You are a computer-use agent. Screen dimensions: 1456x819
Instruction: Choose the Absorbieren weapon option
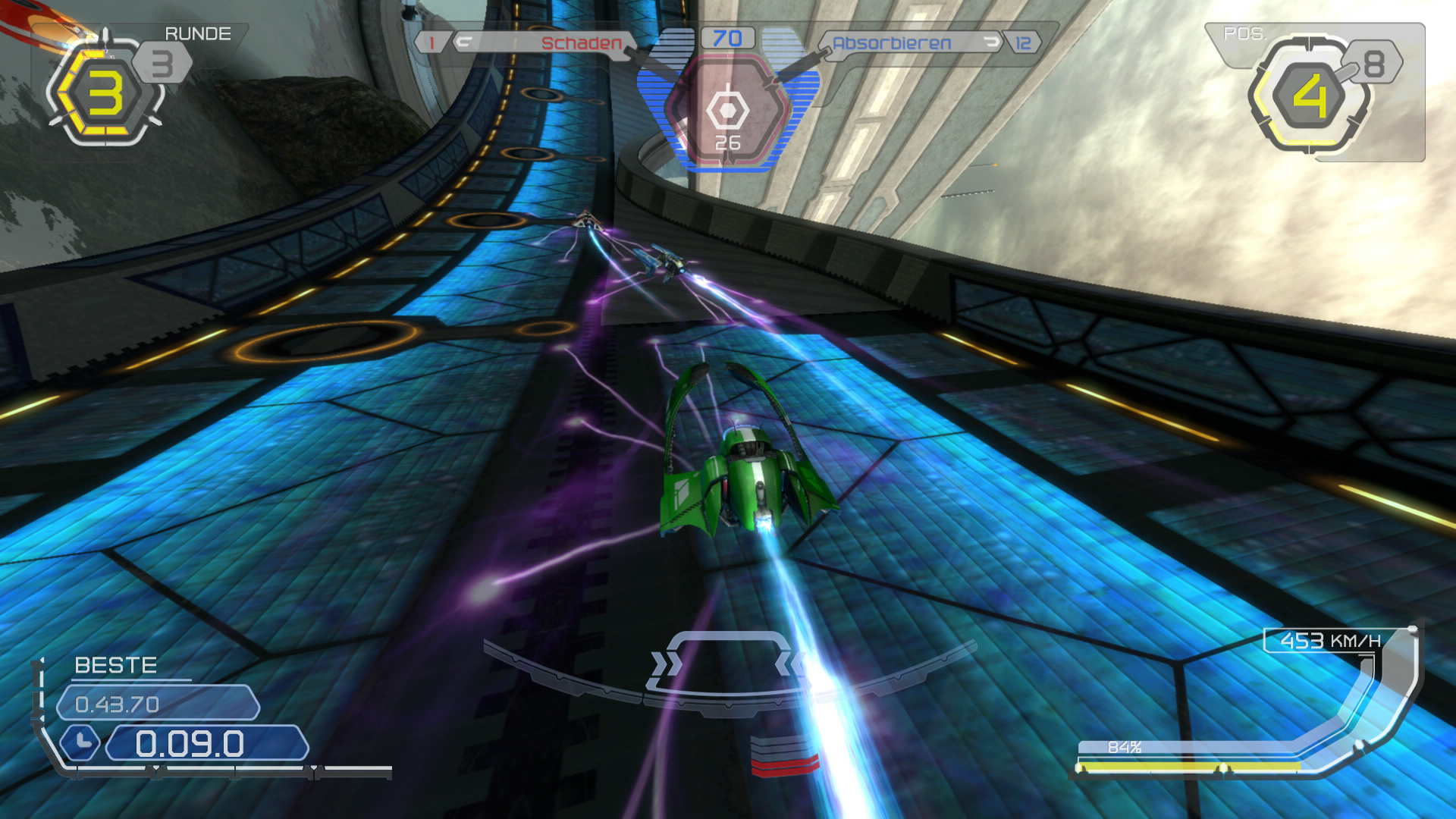point(892,43)
